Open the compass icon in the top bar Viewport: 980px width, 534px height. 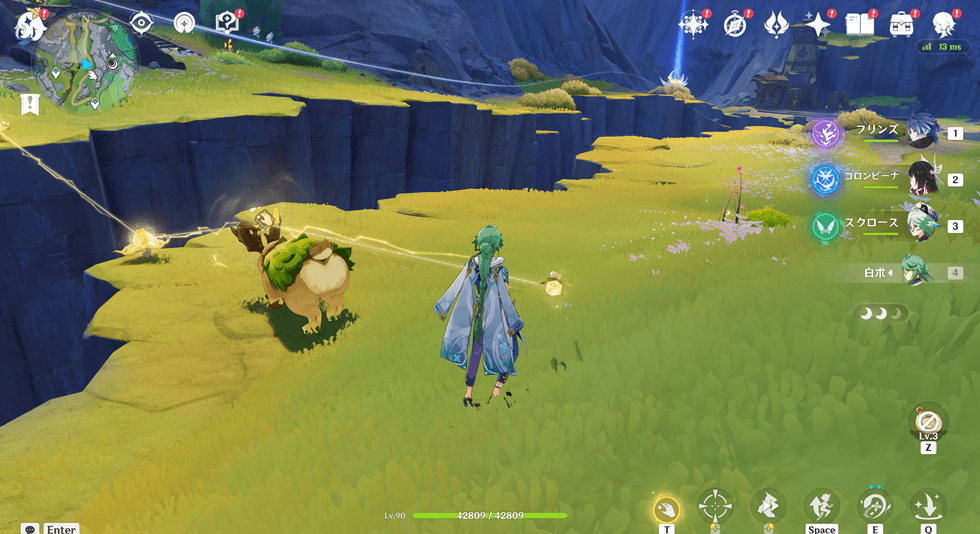(x=735, y=24)
